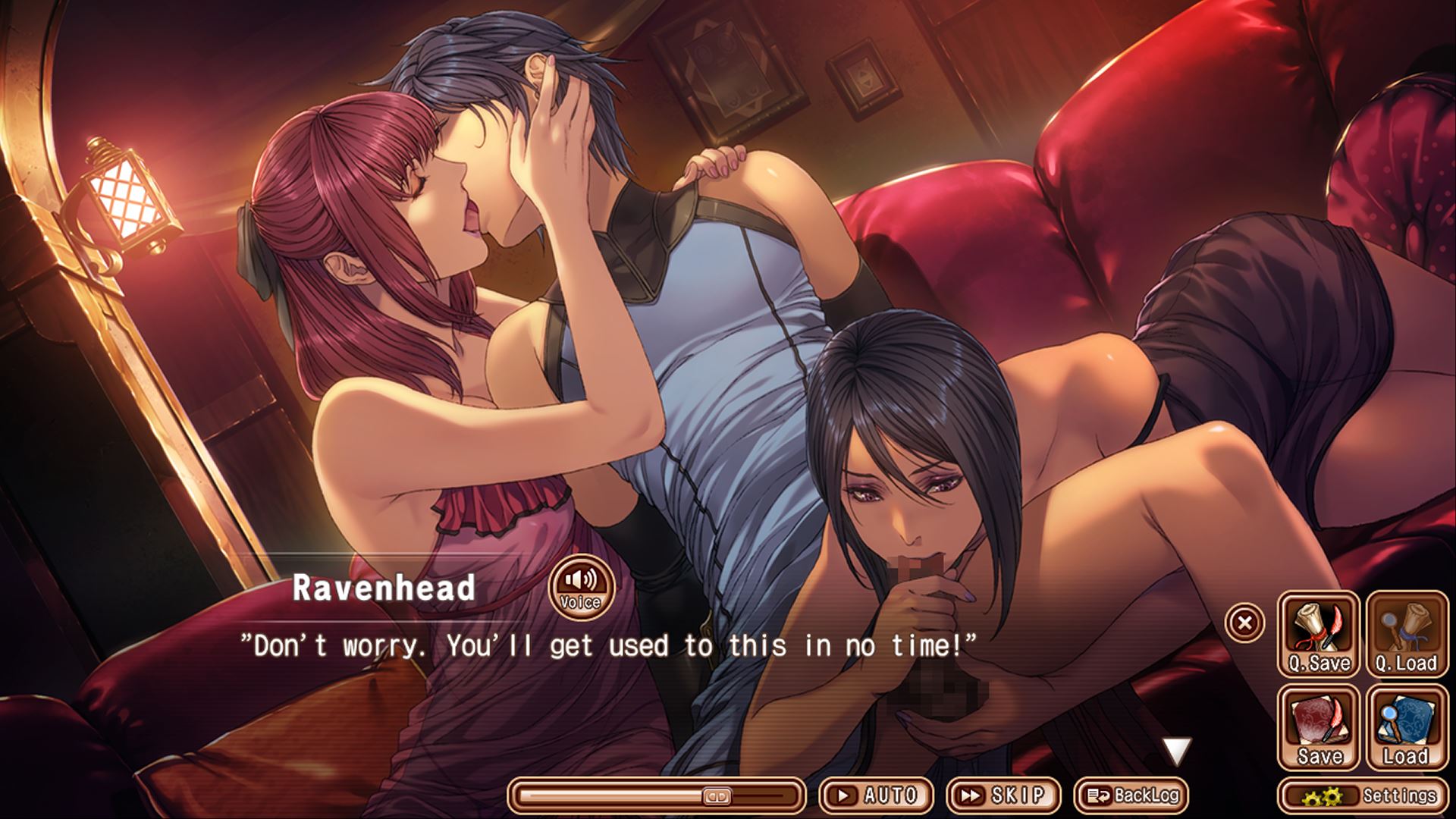1456x819 pixels.
Task: Quick save with the Q.Save button
Action: [x=1319, y=635]
